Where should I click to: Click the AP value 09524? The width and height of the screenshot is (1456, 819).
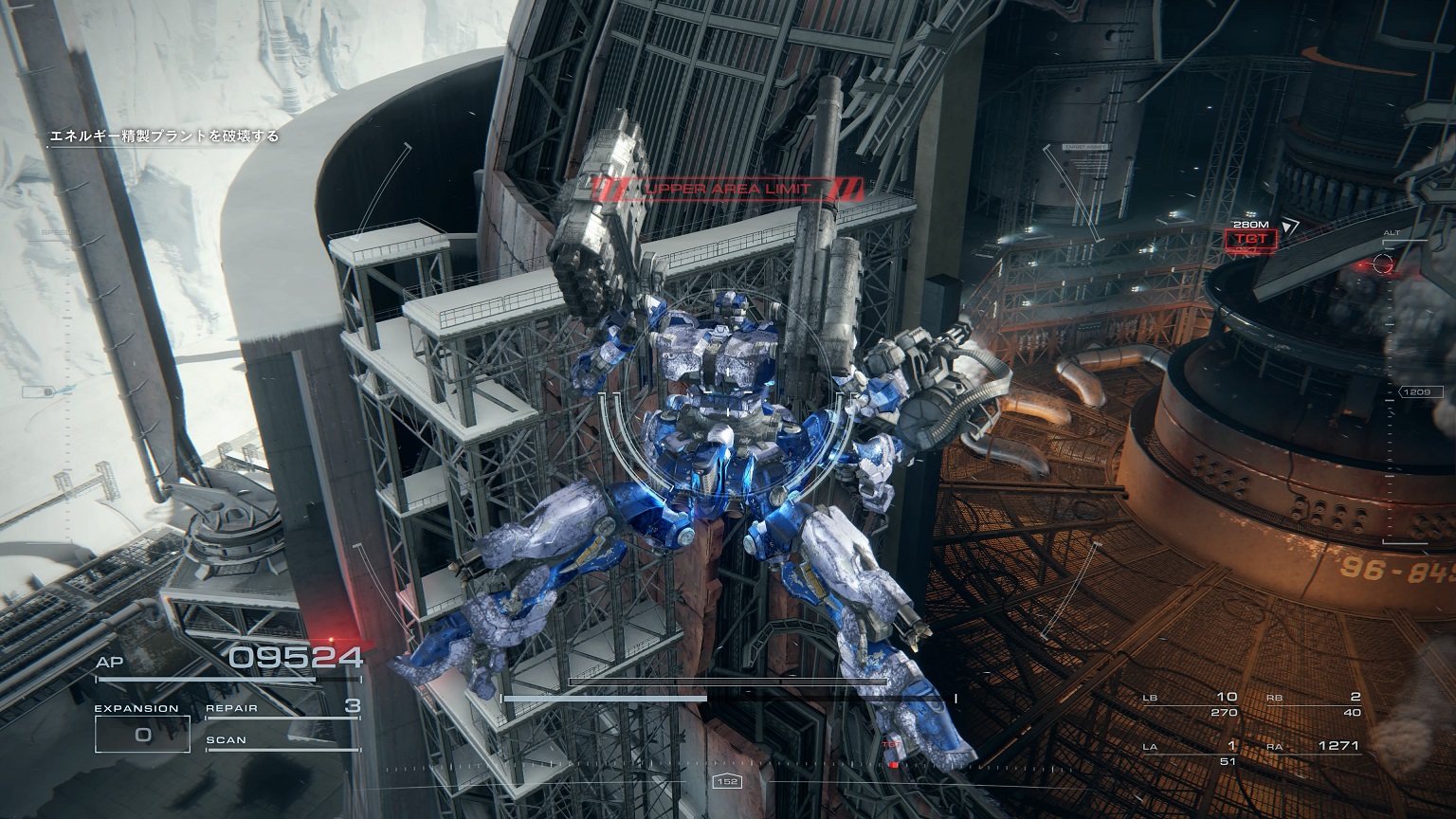click(294, 655)
